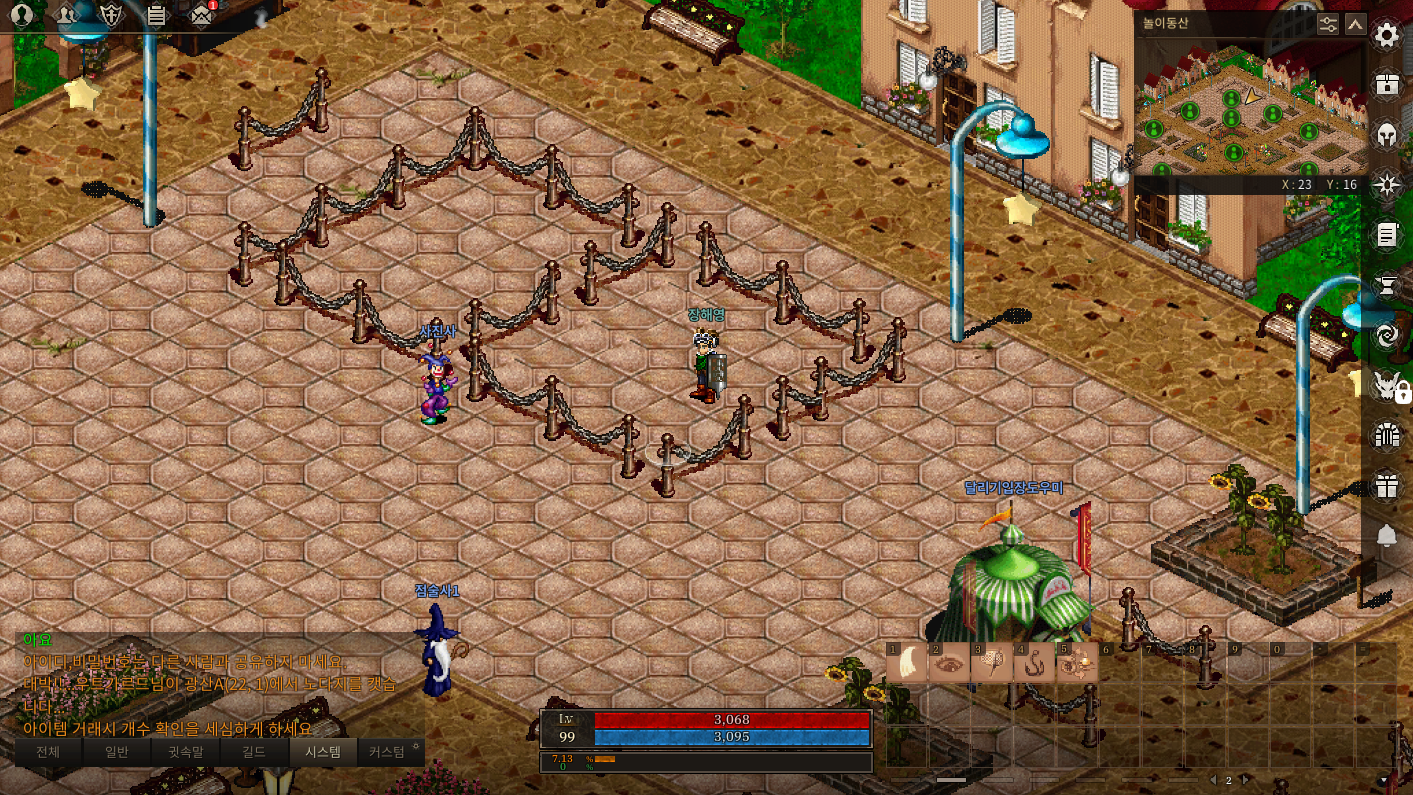
Task: Collapse the minimap with the arrow button
Action: point(1356,24)
